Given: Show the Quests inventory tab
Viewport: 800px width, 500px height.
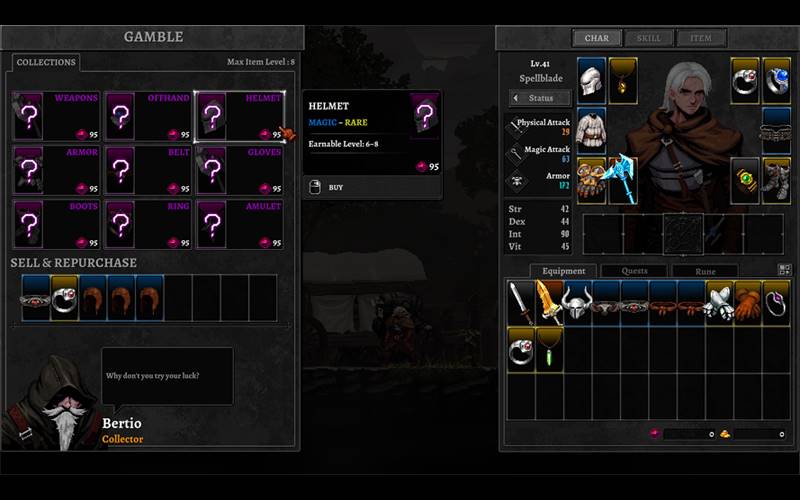Looking at the screenshot, I should pos(634,271).
